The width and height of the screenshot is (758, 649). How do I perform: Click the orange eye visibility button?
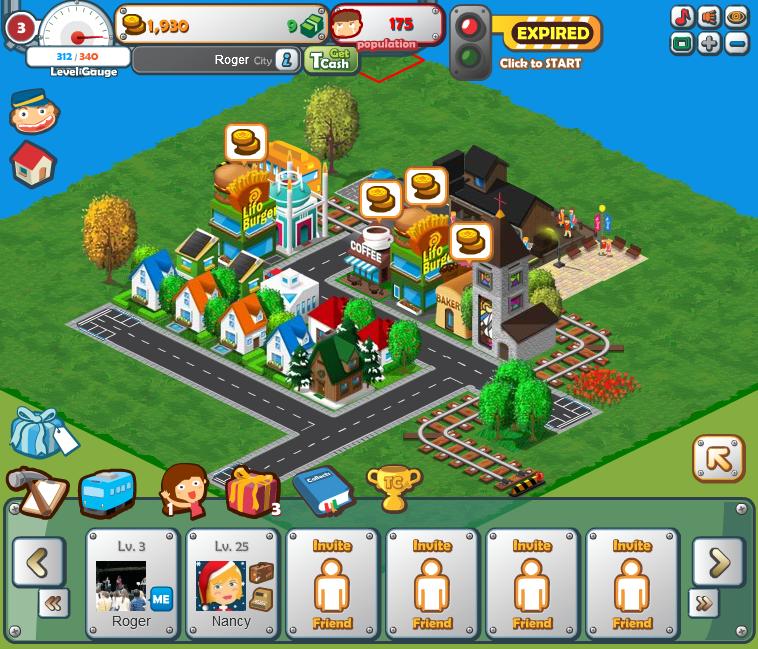click(x=736, y=17)
